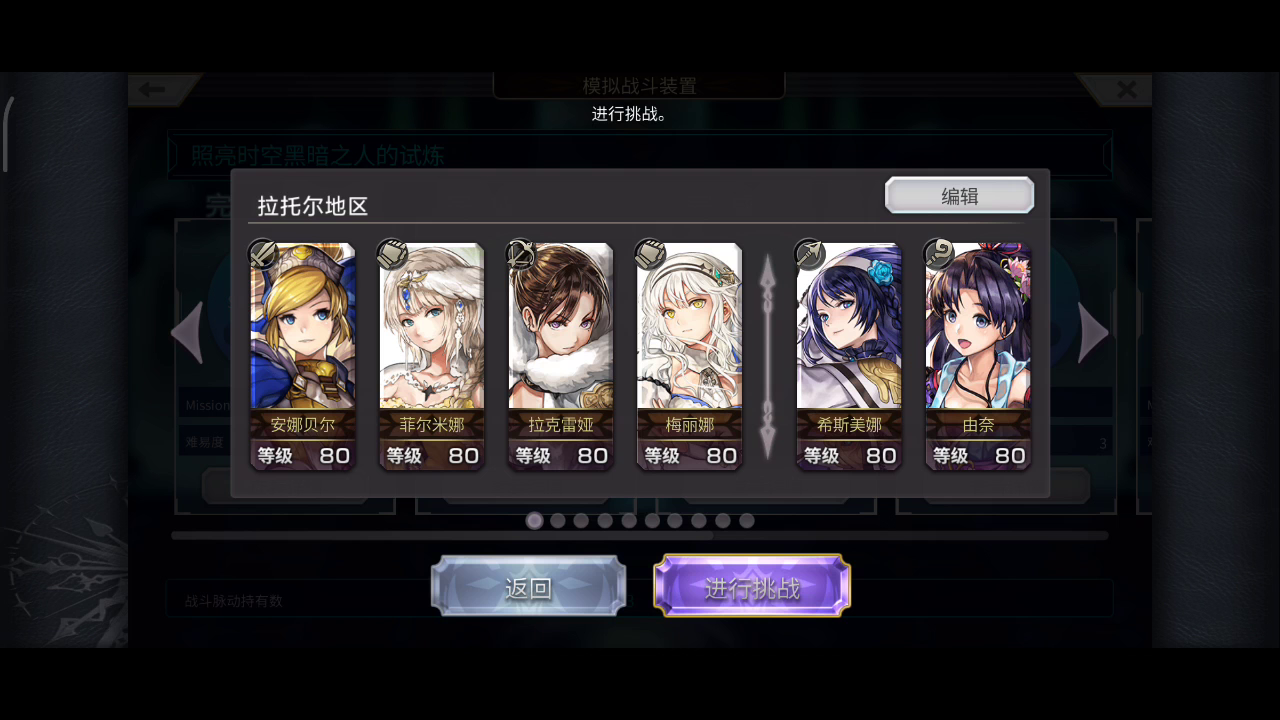Select the first pagination dot below the panel
Screen dimensions: 1280x720
pos(535,520)
